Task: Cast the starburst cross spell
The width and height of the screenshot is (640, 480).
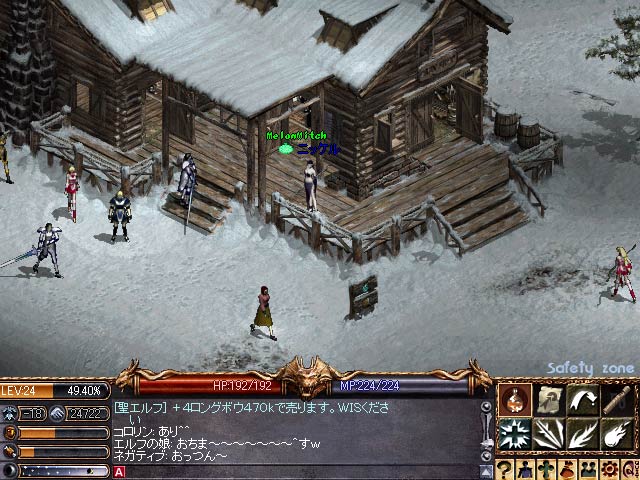Action: click(516, 434)
